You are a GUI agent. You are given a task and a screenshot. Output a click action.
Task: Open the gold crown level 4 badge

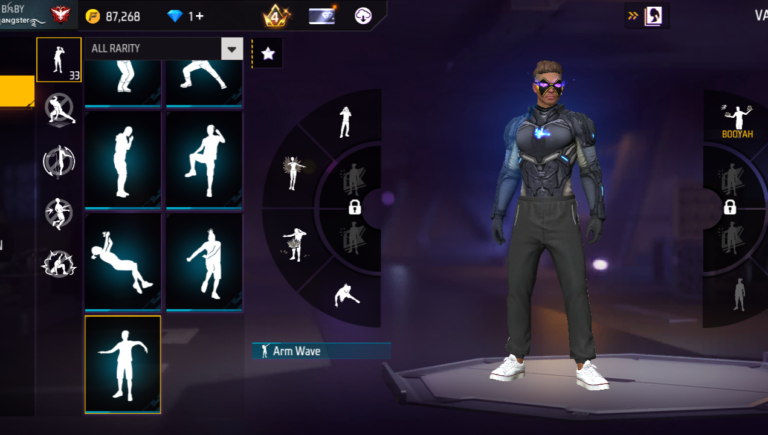(275, 16)
